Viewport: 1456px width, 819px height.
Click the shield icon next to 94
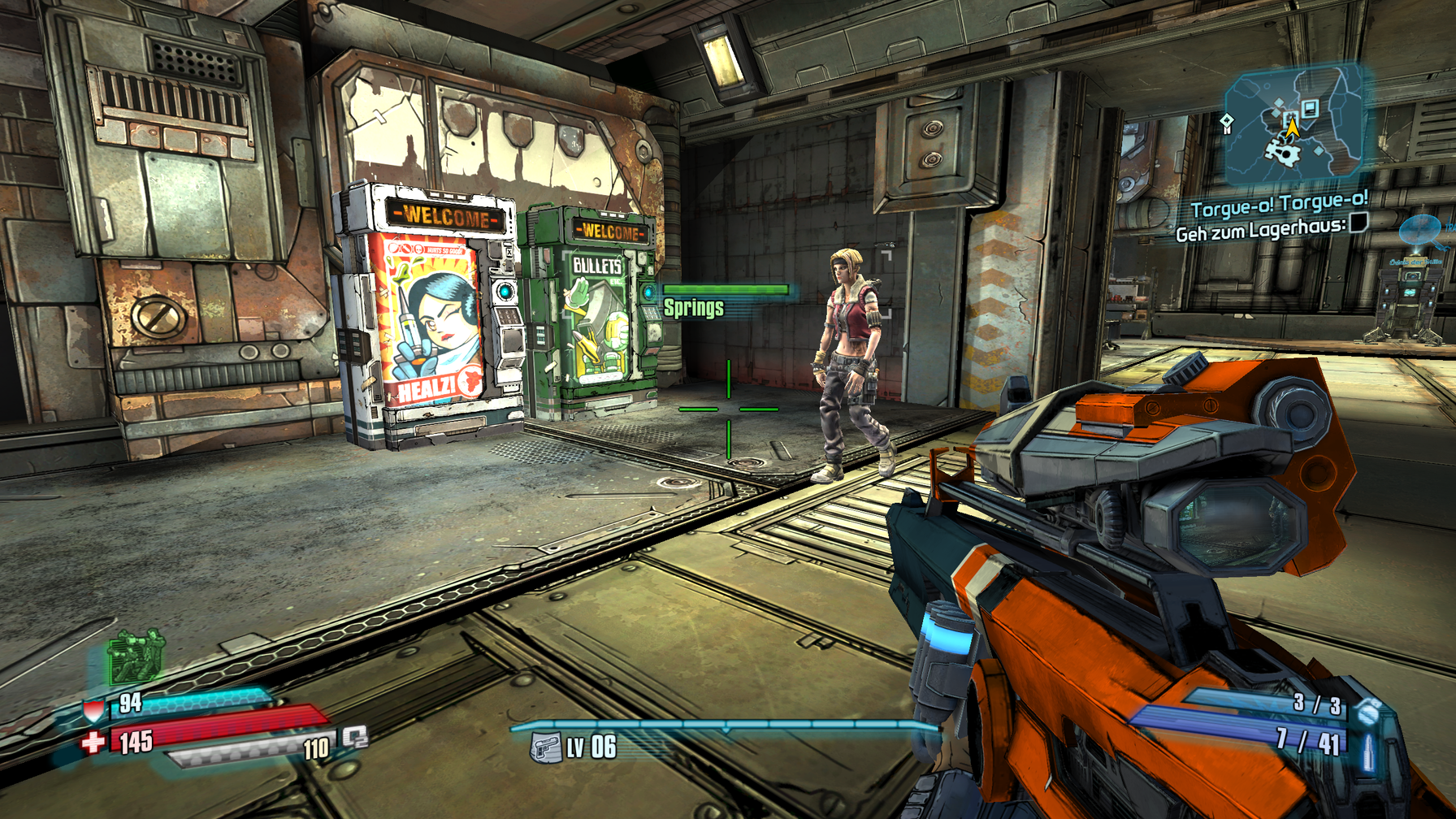pyautogui.click(x=94, y=712)
